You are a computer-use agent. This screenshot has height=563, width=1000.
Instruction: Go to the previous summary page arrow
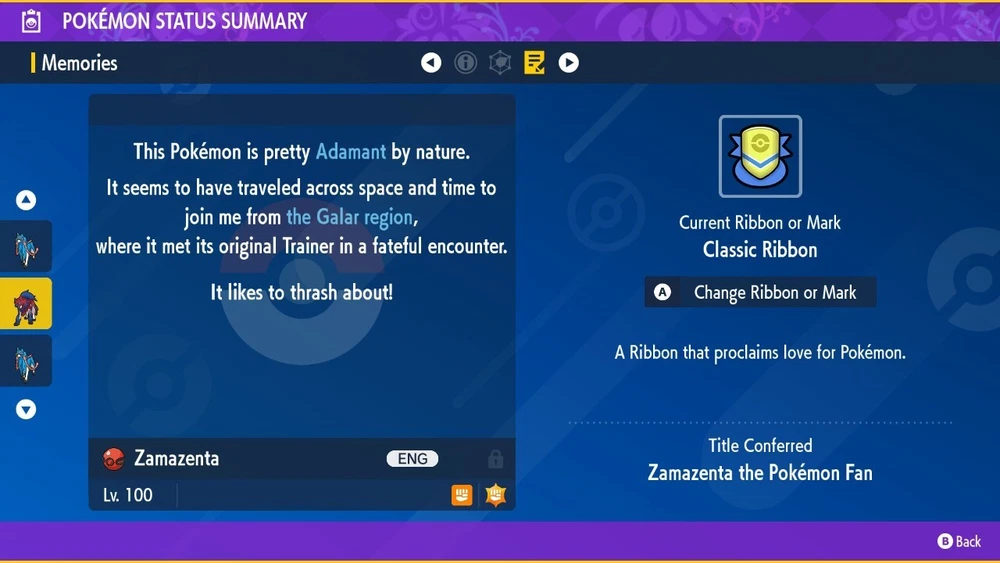431,63
